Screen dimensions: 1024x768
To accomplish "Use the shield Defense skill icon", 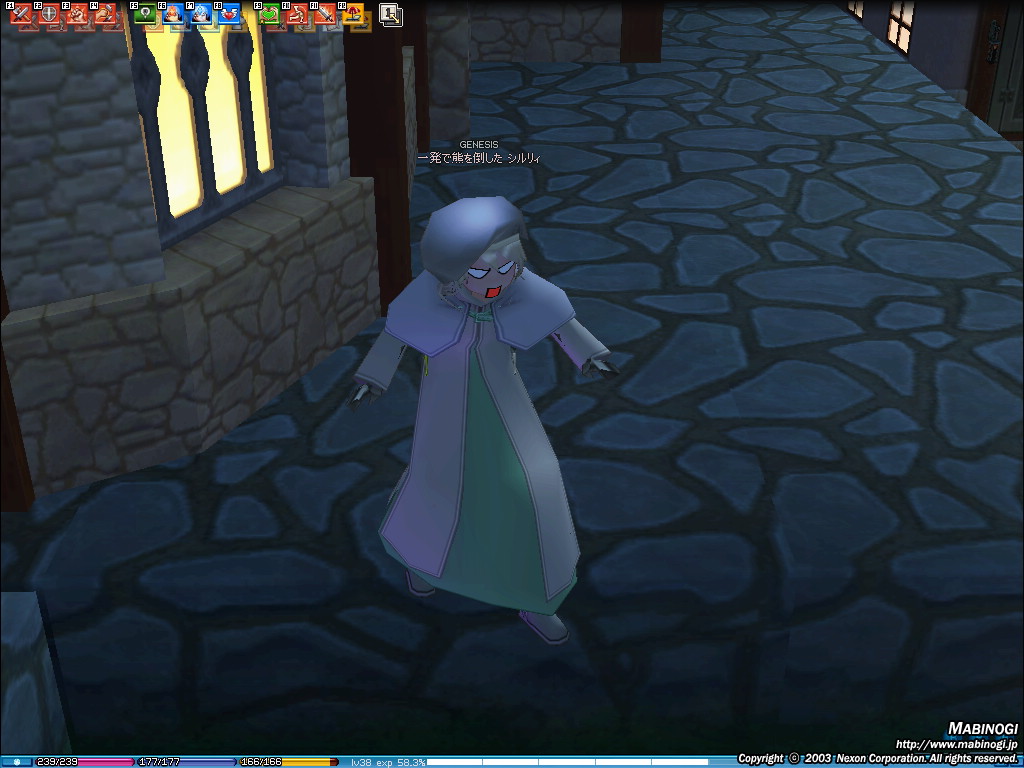I will [49, 15].
